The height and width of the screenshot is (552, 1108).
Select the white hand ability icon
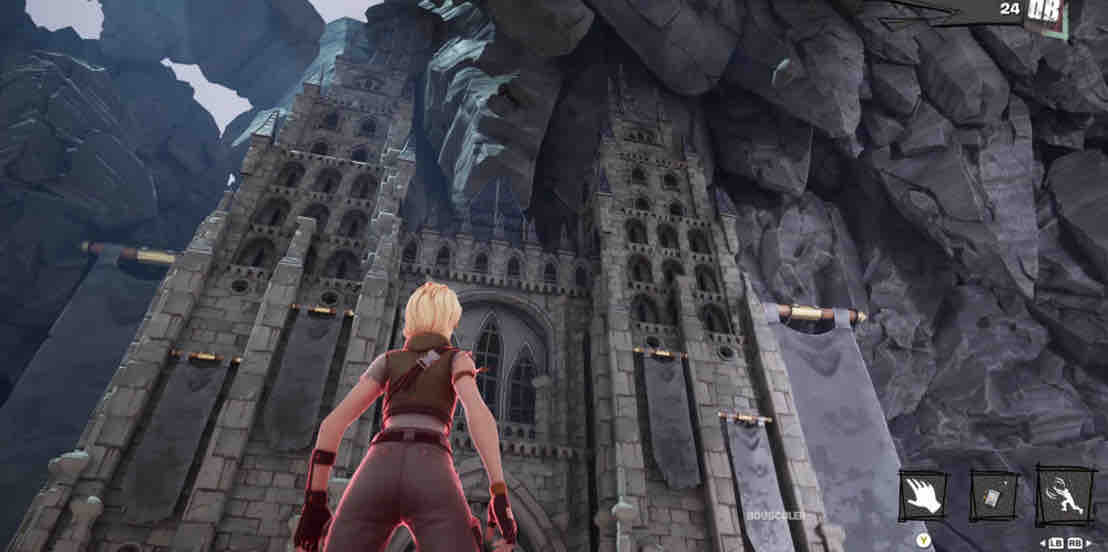tap(923, 496)
